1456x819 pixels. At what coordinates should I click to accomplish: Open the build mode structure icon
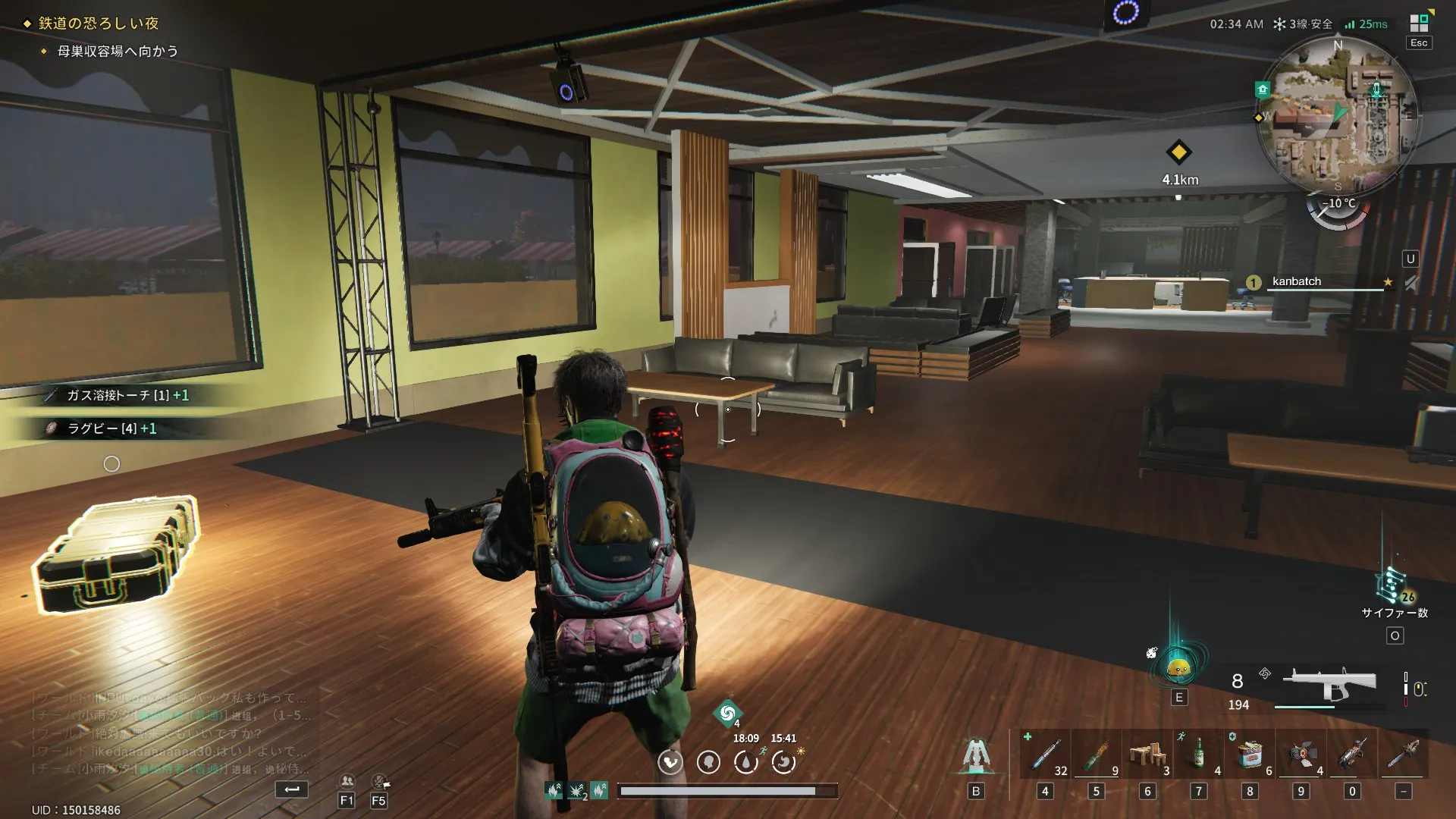click(x=975, y=755)
